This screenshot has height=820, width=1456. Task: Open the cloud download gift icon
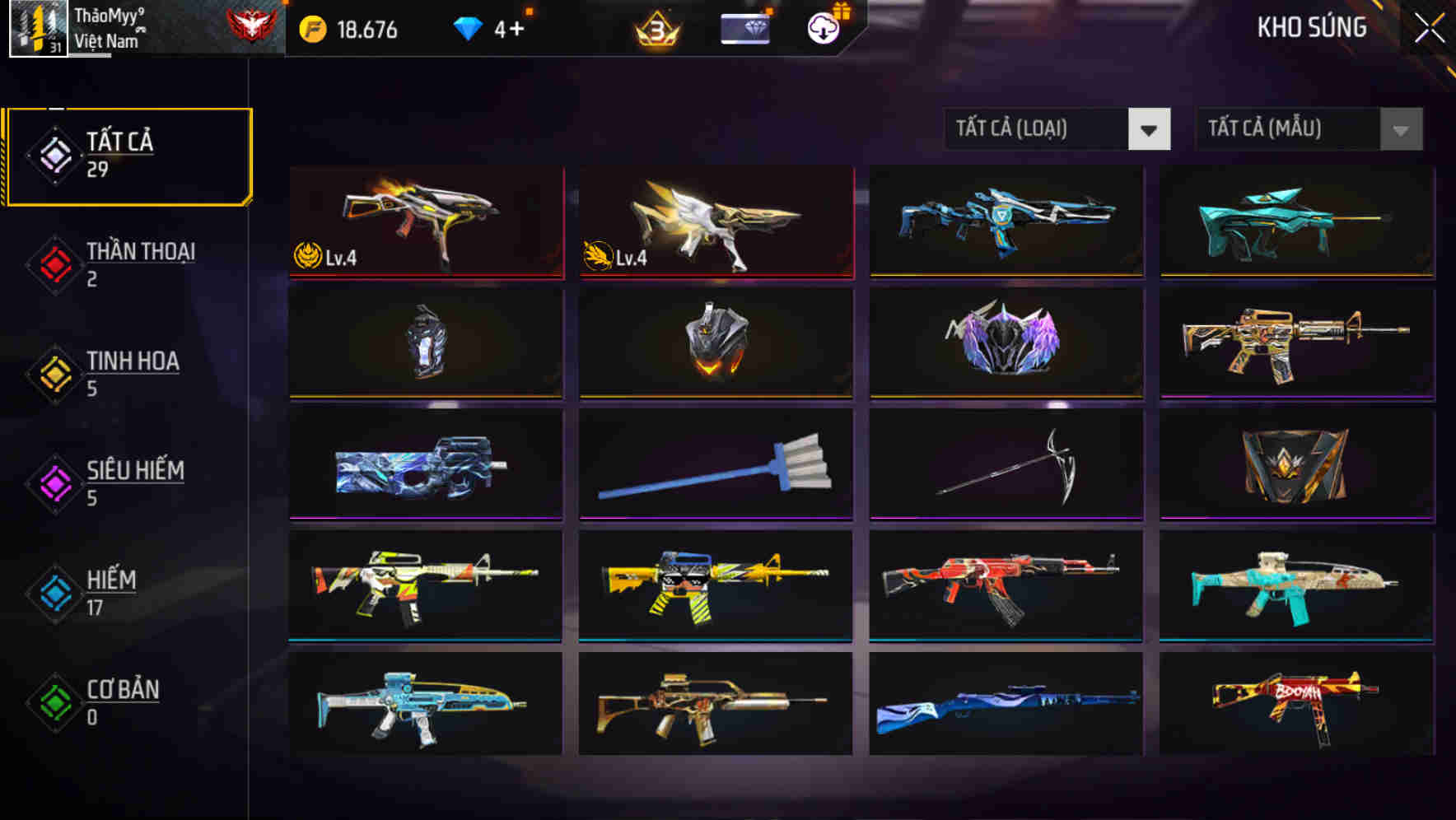coord(823,30)
